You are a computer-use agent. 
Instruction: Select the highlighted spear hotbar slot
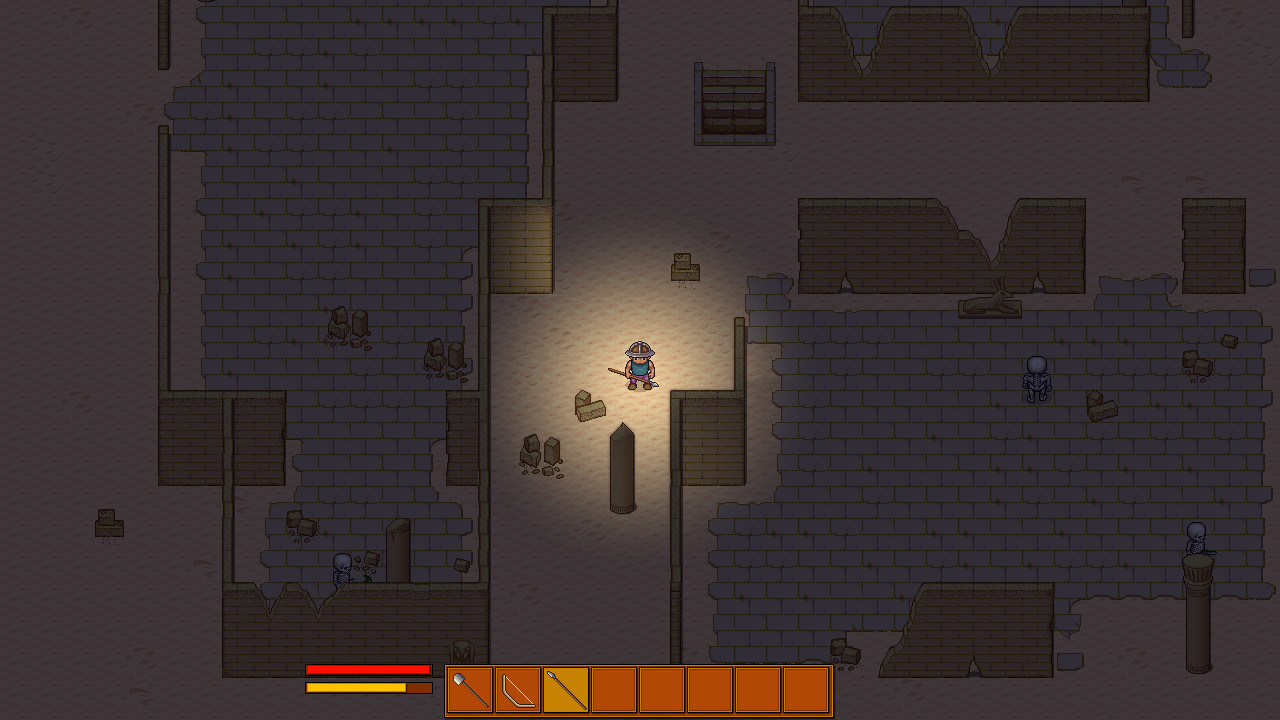(564, 689)
